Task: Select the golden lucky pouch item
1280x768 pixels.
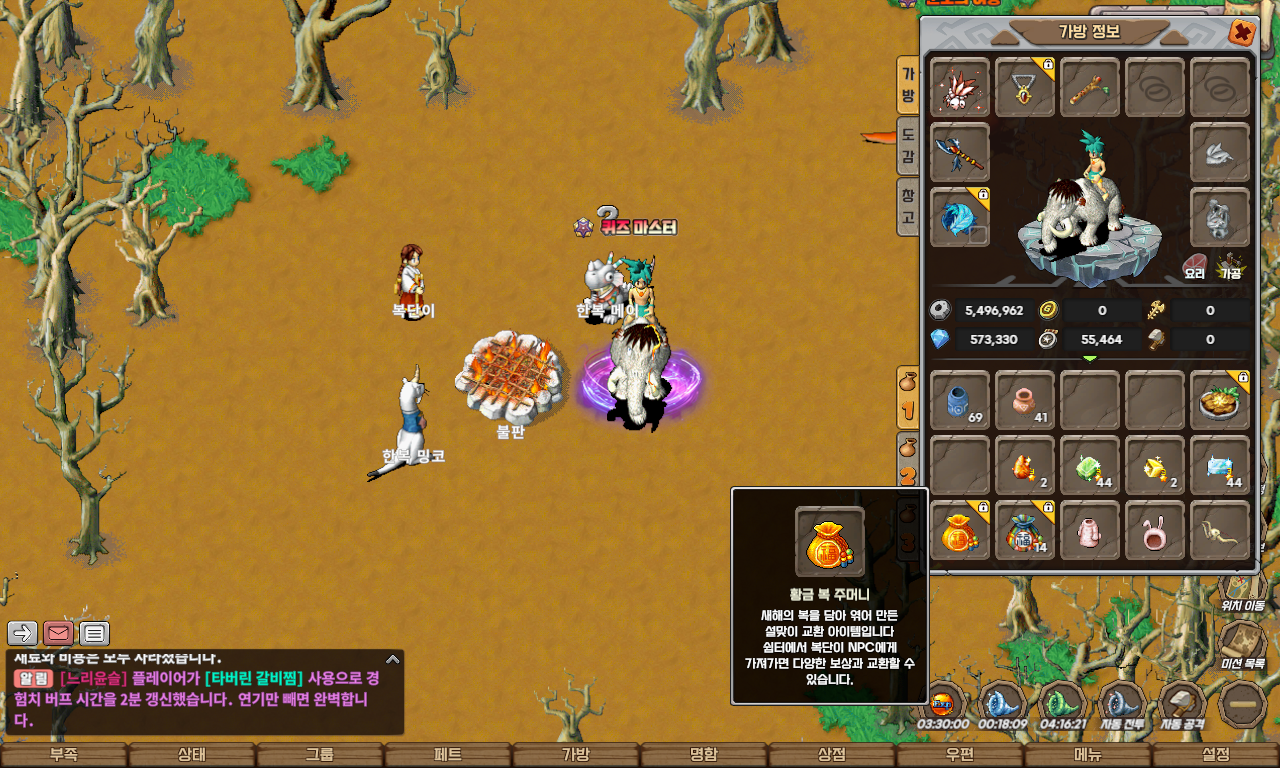Action: click(960, 530)
